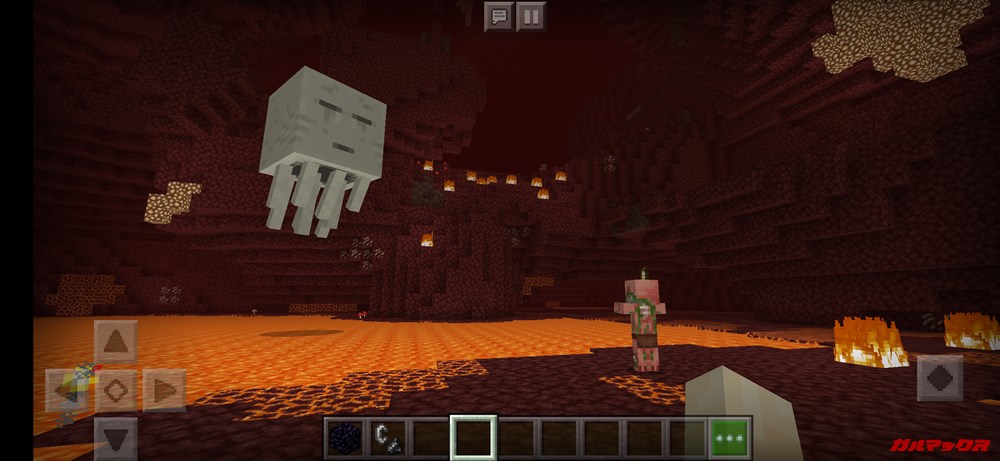Tap the move right arrow
1000x461 pixels.
pos(164,390)
